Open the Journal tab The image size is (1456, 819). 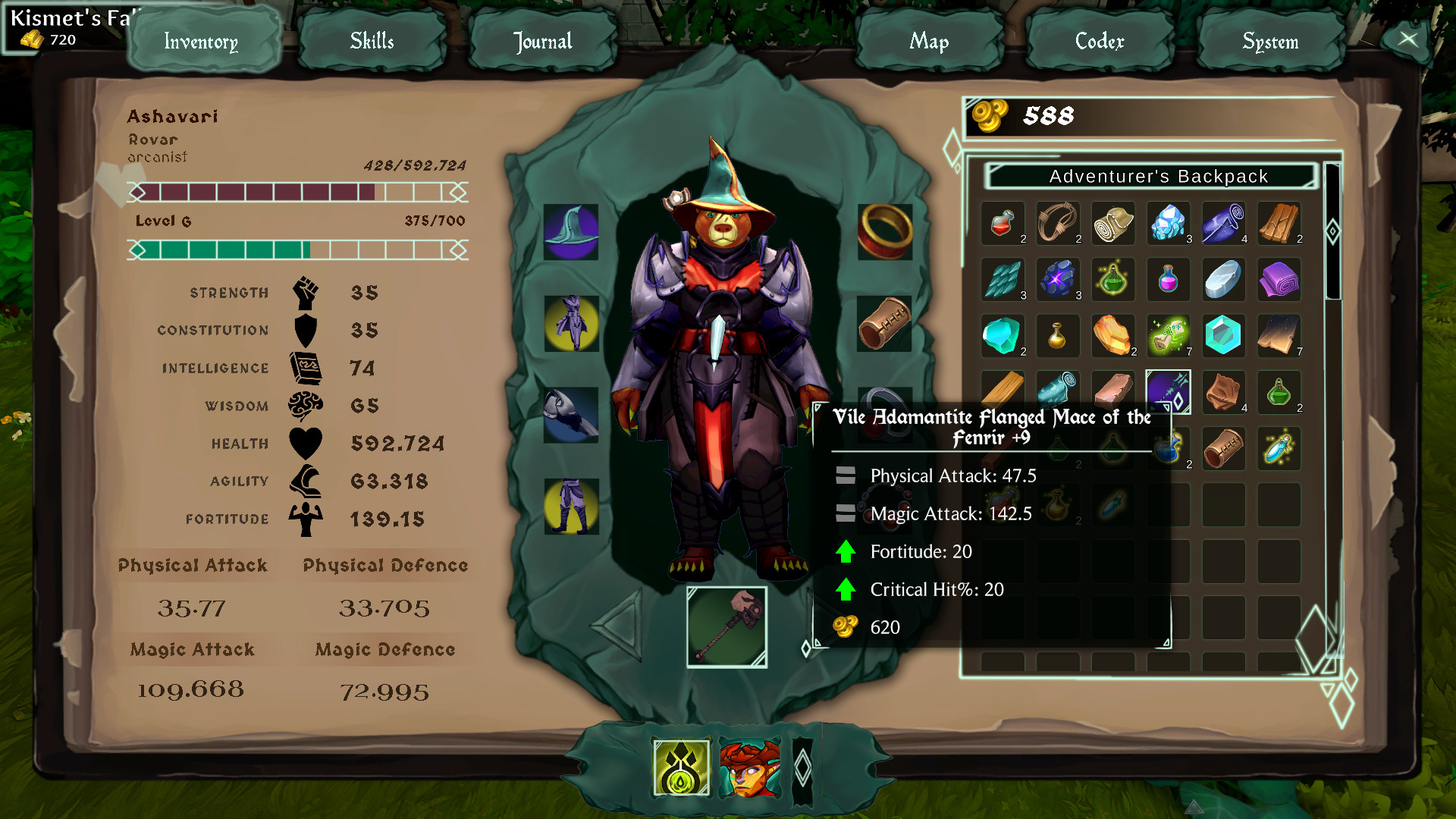tap(542, 42)
